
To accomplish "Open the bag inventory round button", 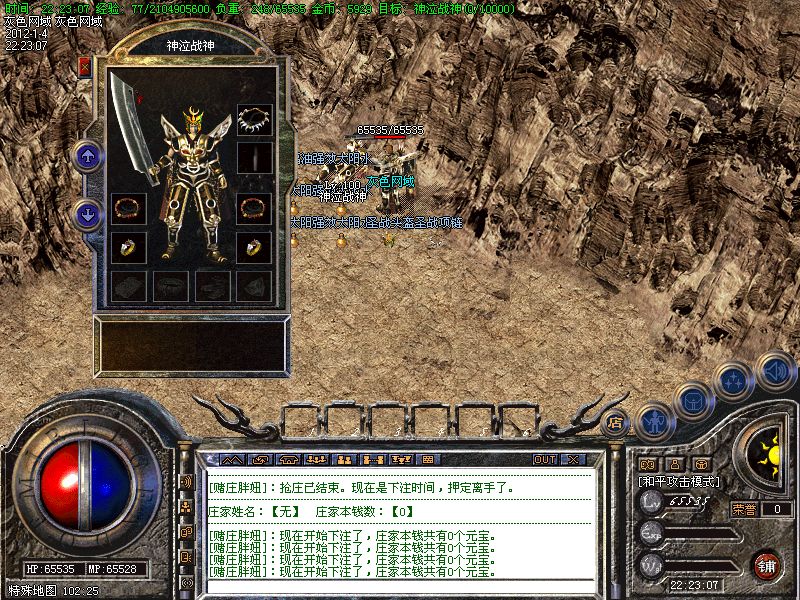I will point(692,400).
